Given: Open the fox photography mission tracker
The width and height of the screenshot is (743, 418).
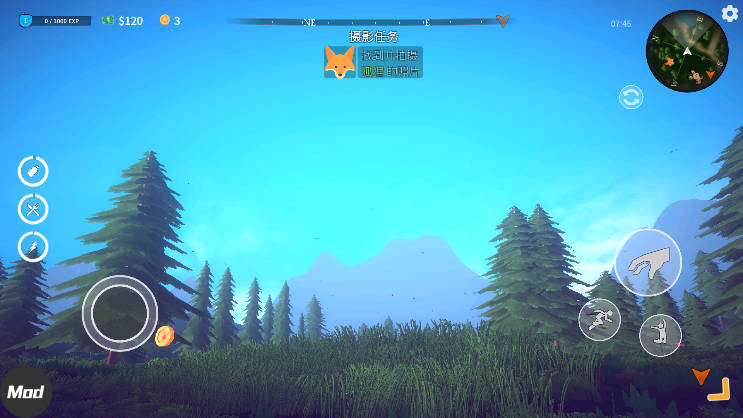Looking at the screenshot, I should (373, 62).
